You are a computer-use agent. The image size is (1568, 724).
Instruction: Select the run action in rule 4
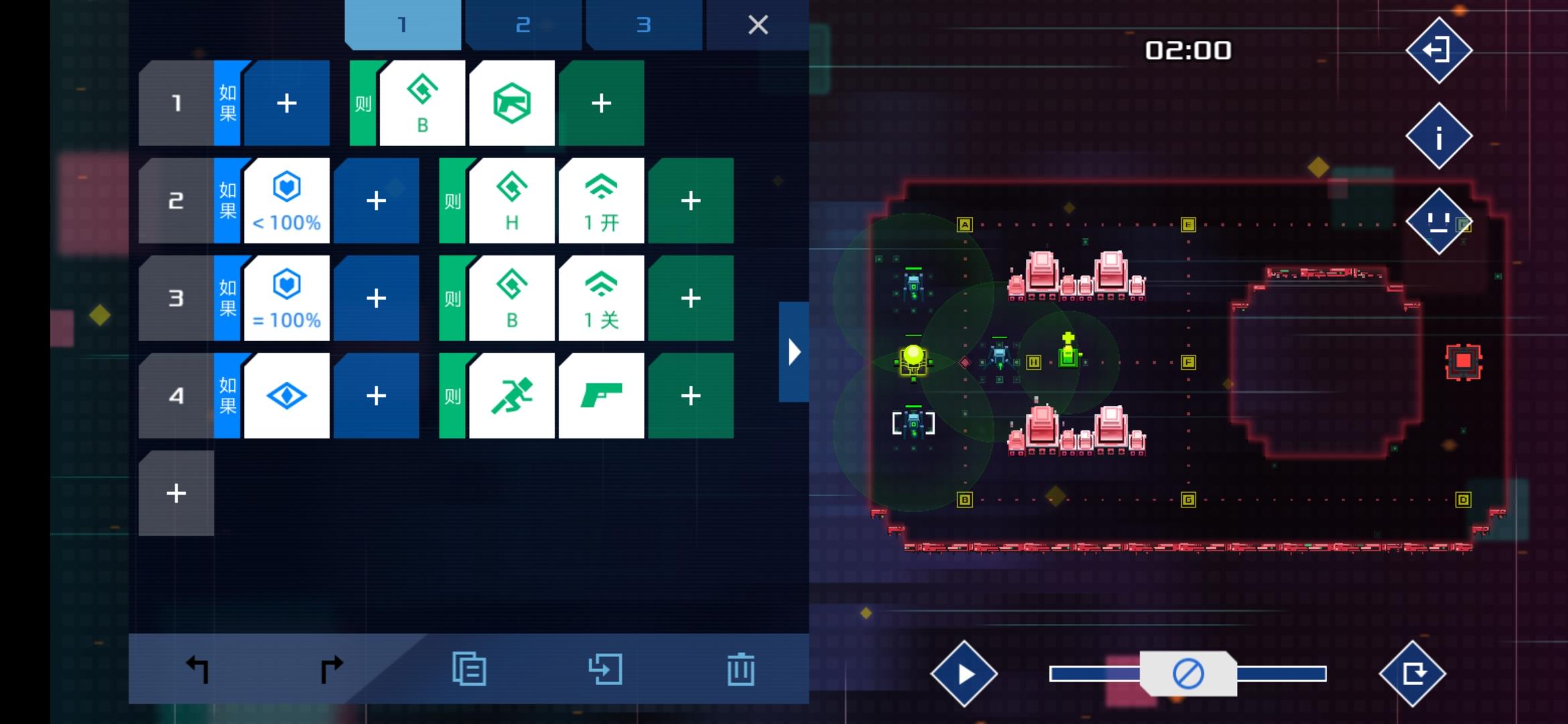pyautogui.click(x=512, y=396)
